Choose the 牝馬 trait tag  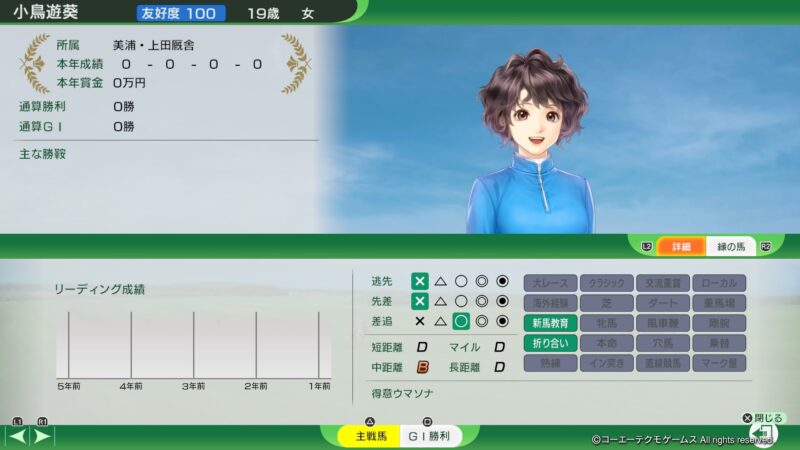606,323
